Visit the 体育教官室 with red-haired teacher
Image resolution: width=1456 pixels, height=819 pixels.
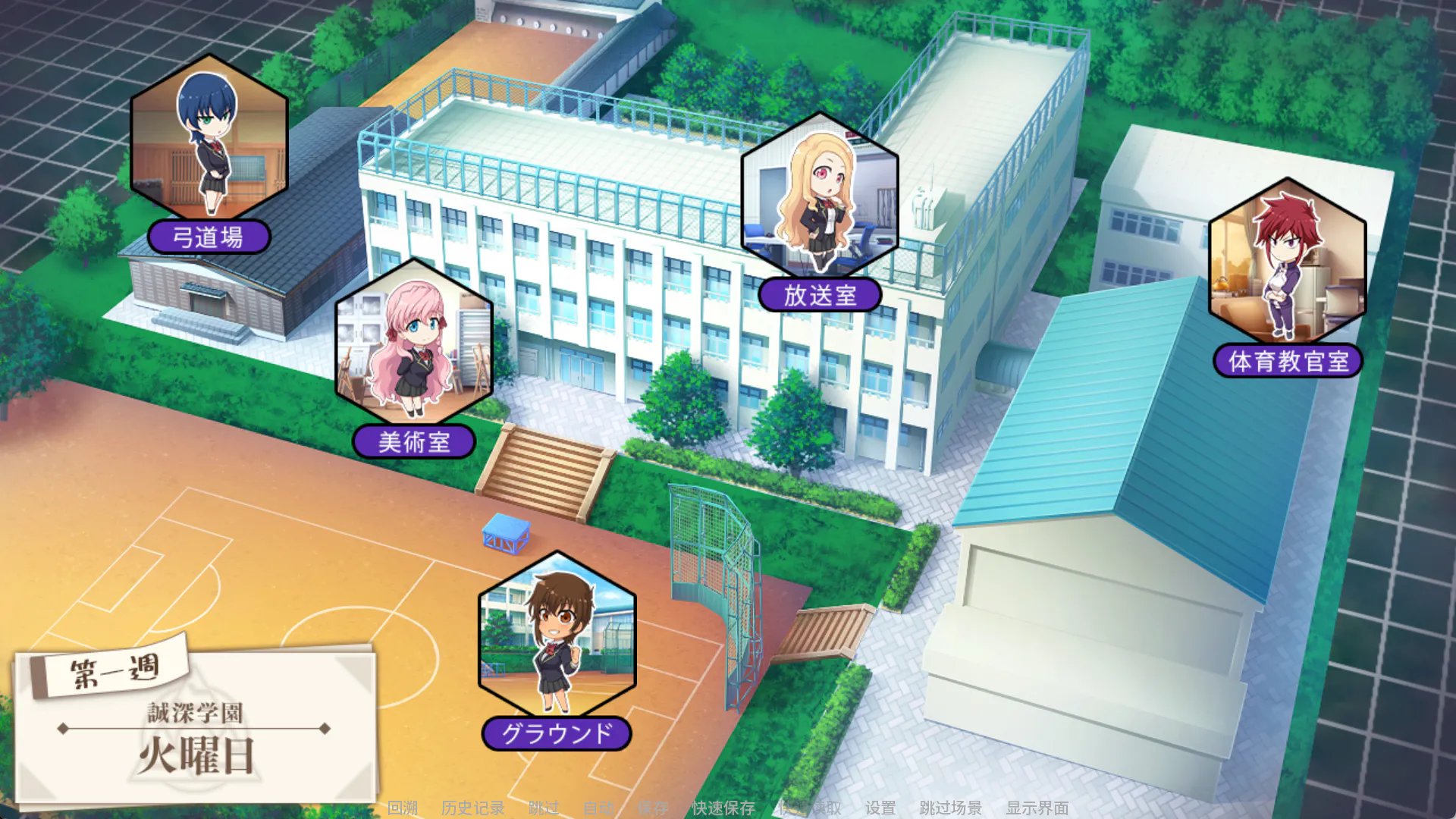point(1287,262)
